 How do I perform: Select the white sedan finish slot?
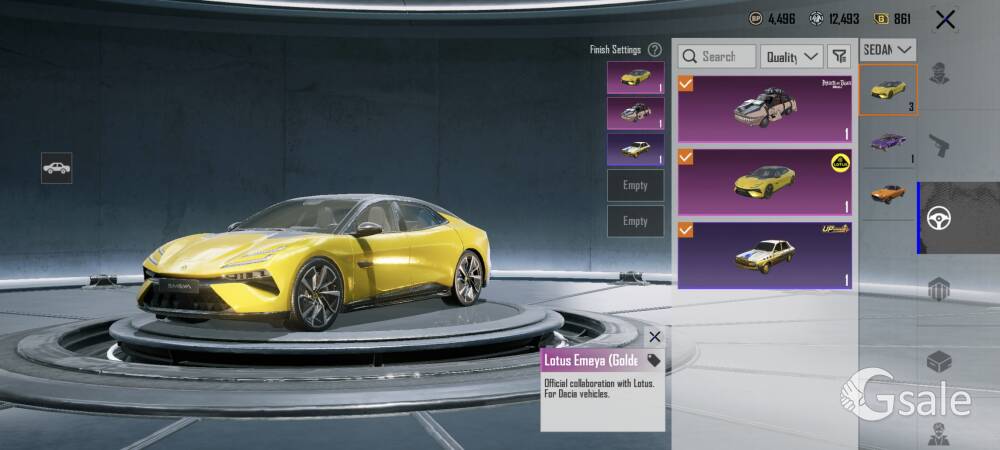pos(635,149)
